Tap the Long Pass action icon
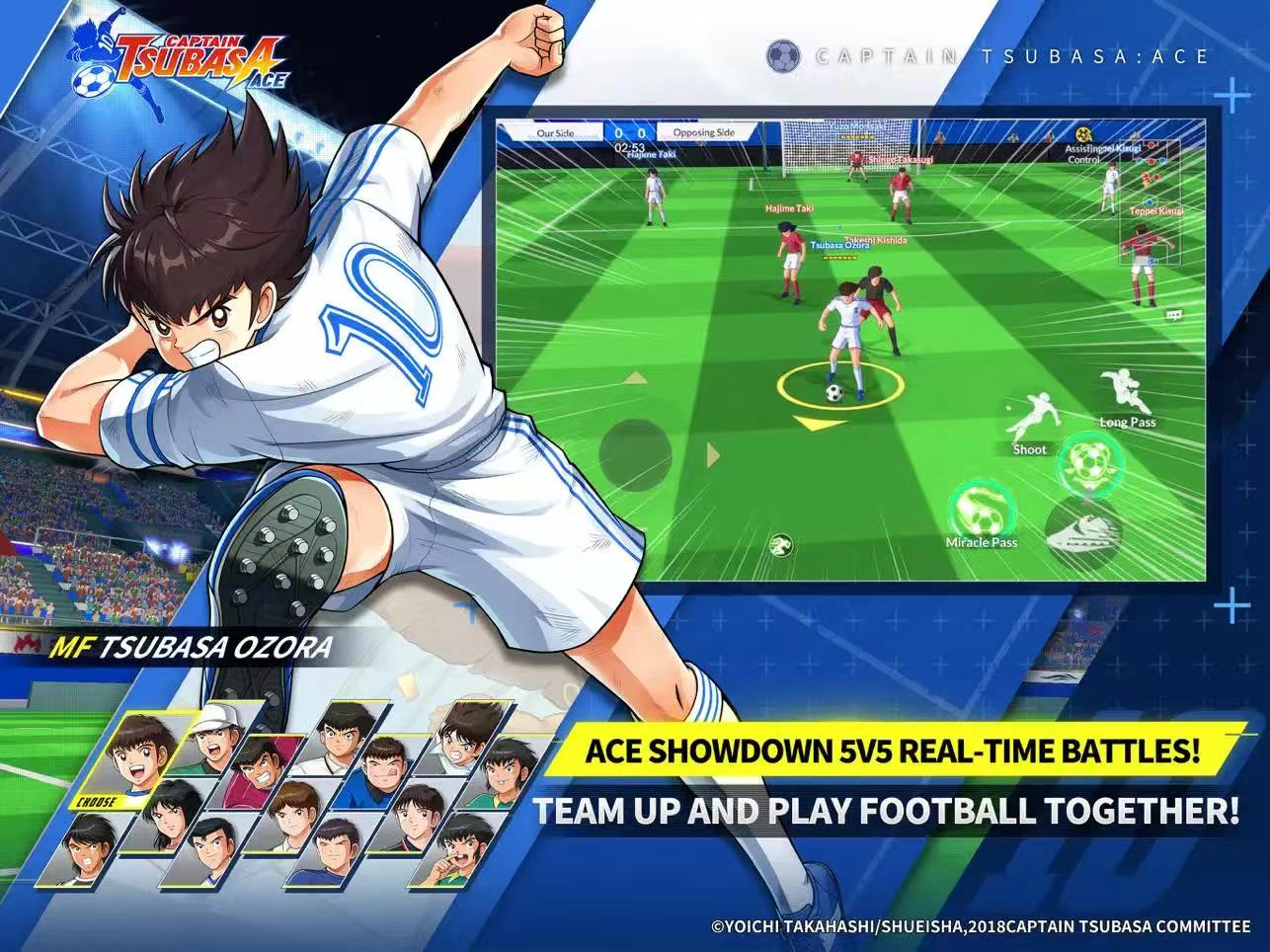 1125,390
